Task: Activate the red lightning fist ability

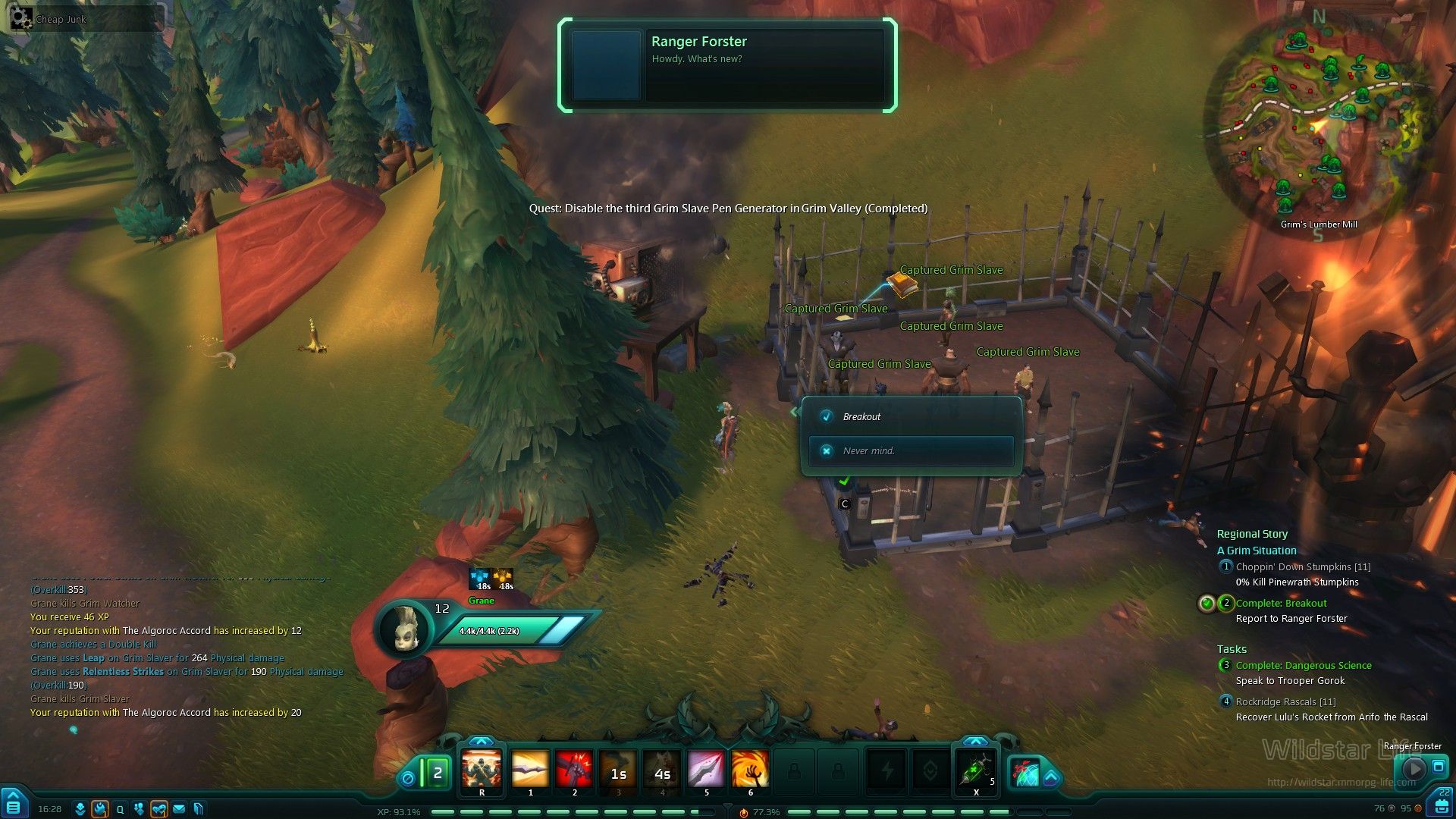Action: 574,769
